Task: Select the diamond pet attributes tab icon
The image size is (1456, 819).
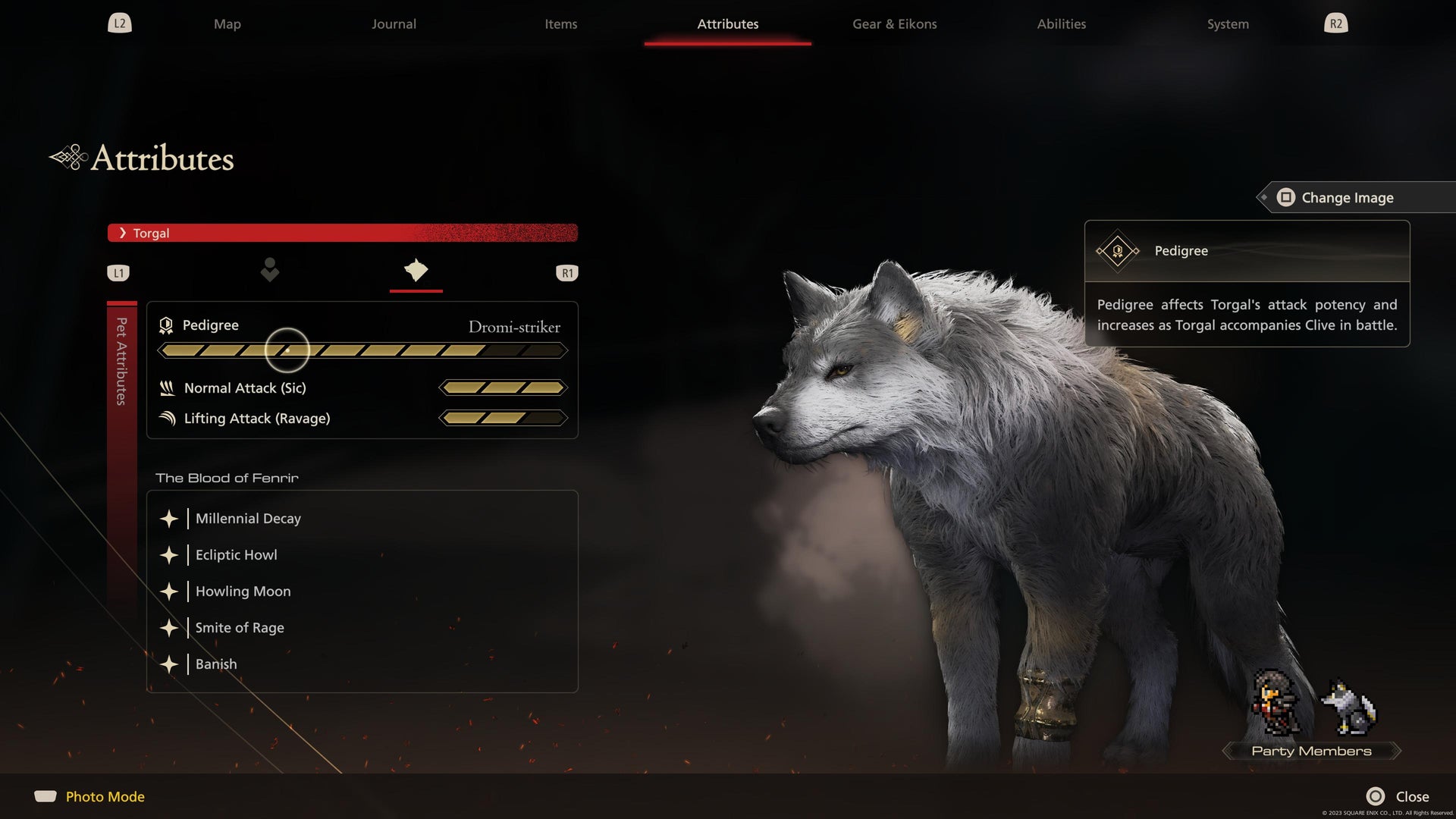Action: 416,271
